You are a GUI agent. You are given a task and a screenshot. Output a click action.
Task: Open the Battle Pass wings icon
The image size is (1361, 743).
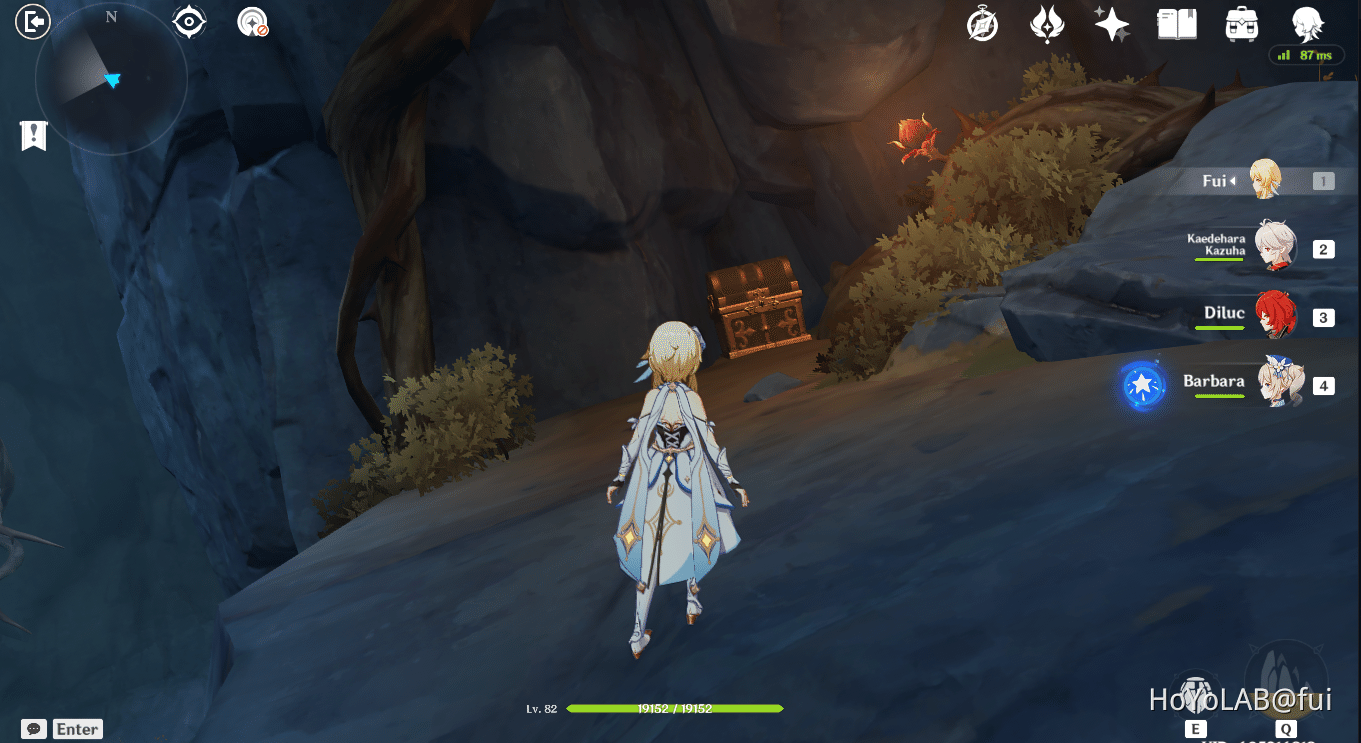[1046, 24]
